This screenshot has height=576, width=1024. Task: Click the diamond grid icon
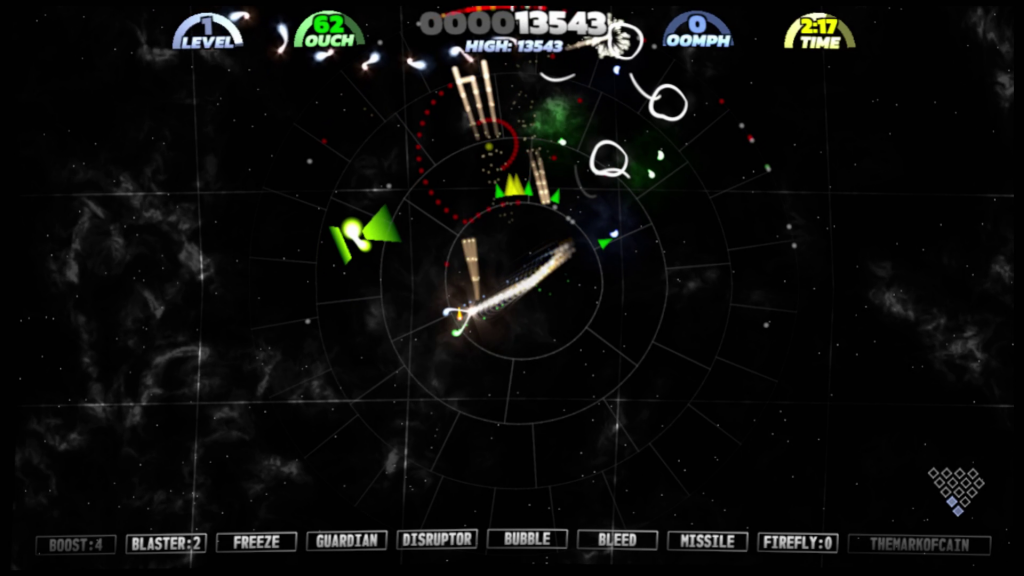955,490
